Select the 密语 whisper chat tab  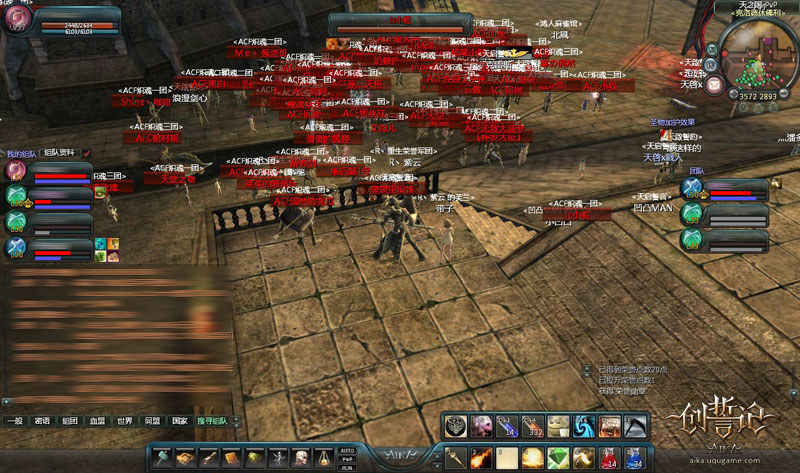[42, 421]
